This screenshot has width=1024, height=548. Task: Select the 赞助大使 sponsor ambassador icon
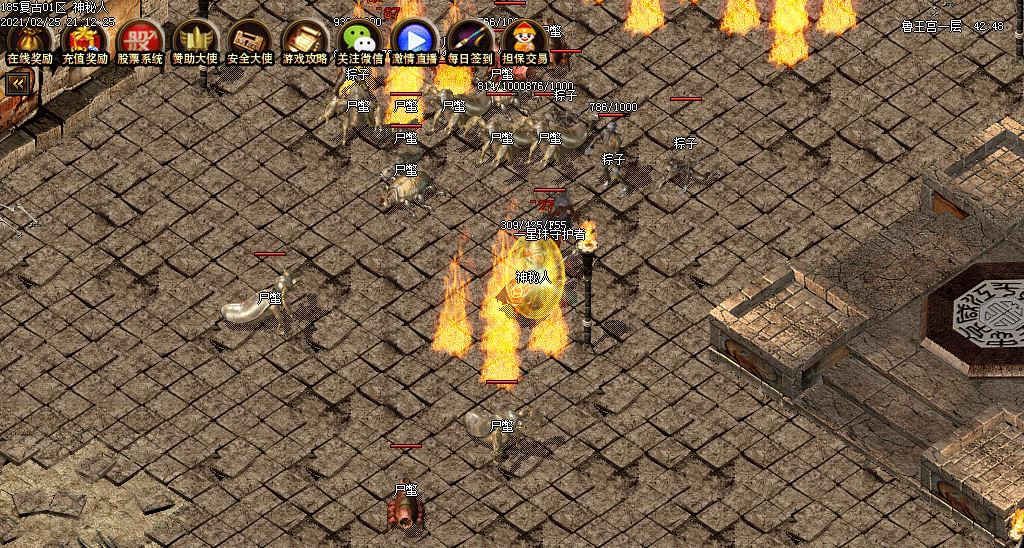coord(195,41)
